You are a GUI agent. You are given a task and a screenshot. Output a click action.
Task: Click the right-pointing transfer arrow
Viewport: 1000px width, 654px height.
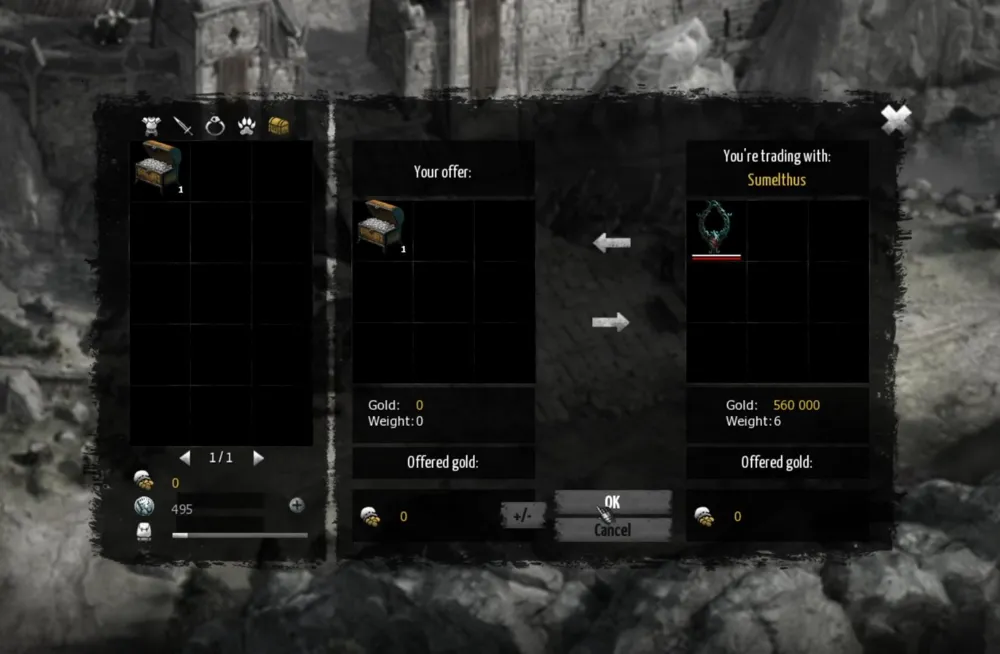coord(611,321)
